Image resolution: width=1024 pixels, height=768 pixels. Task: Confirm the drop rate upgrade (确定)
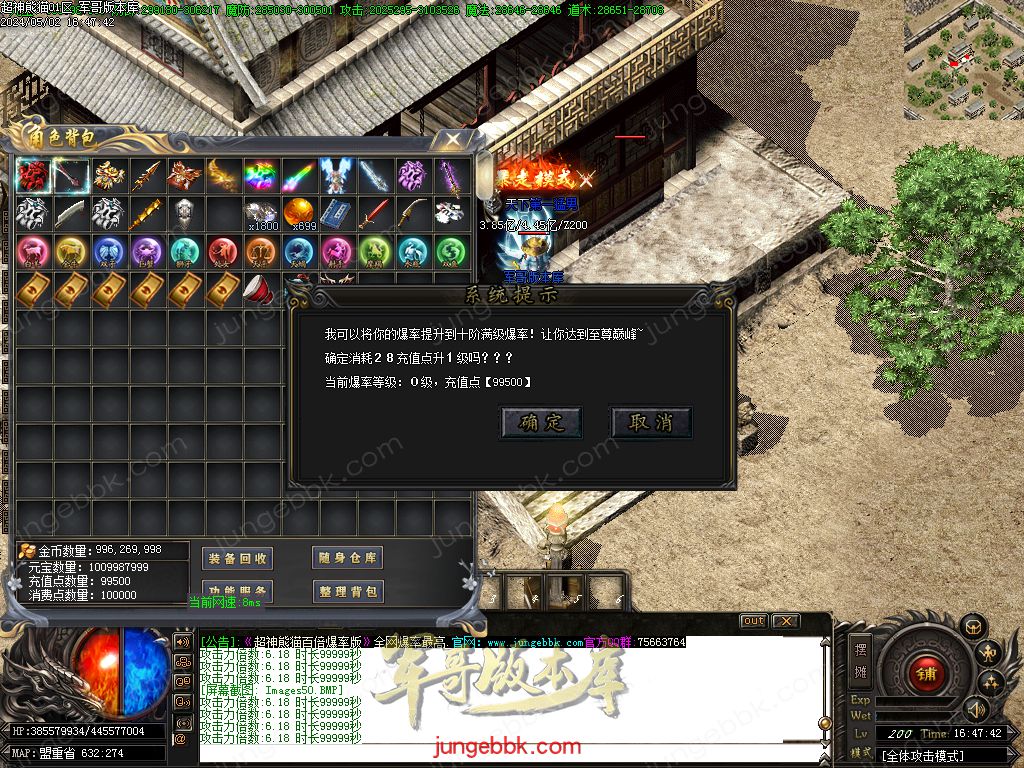pos(541,422)
